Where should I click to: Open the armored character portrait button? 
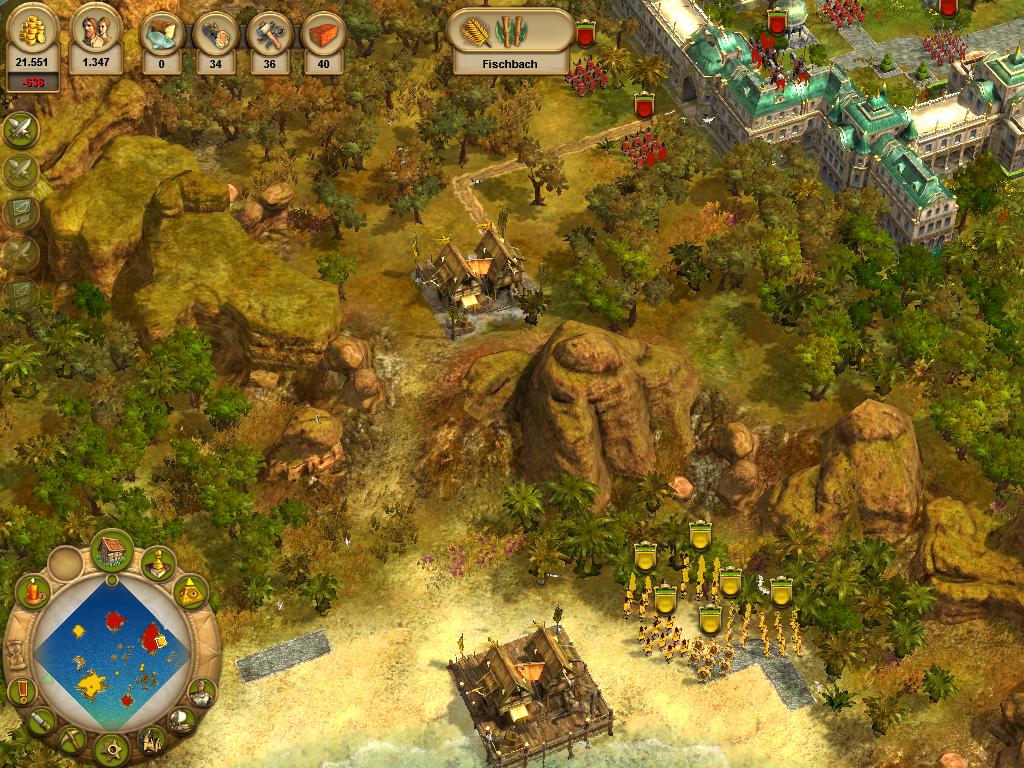click(202, 691)
